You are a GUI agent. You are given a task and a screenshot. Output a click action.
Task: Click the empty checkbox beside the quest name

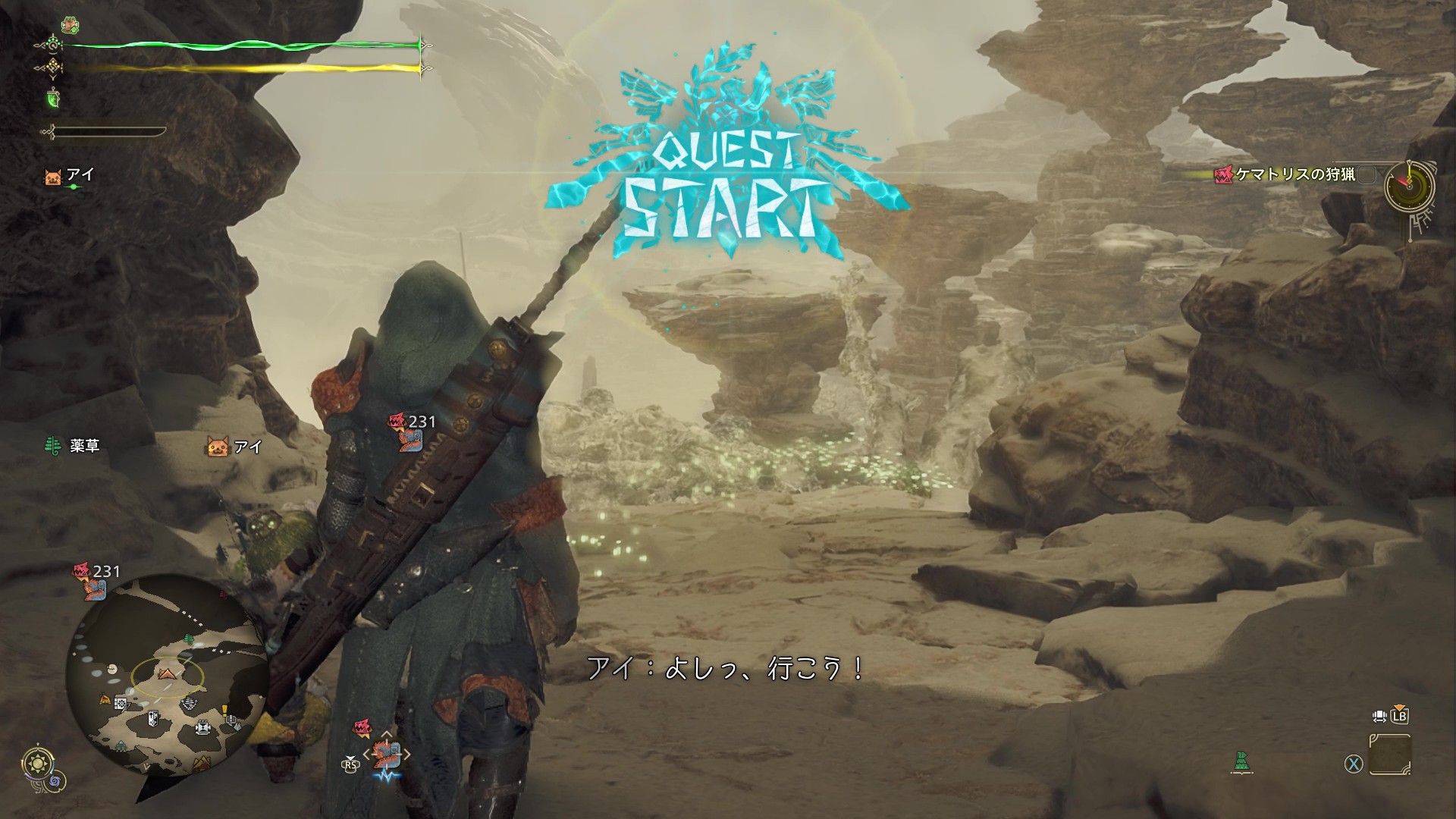click(x=1367, y=175)
